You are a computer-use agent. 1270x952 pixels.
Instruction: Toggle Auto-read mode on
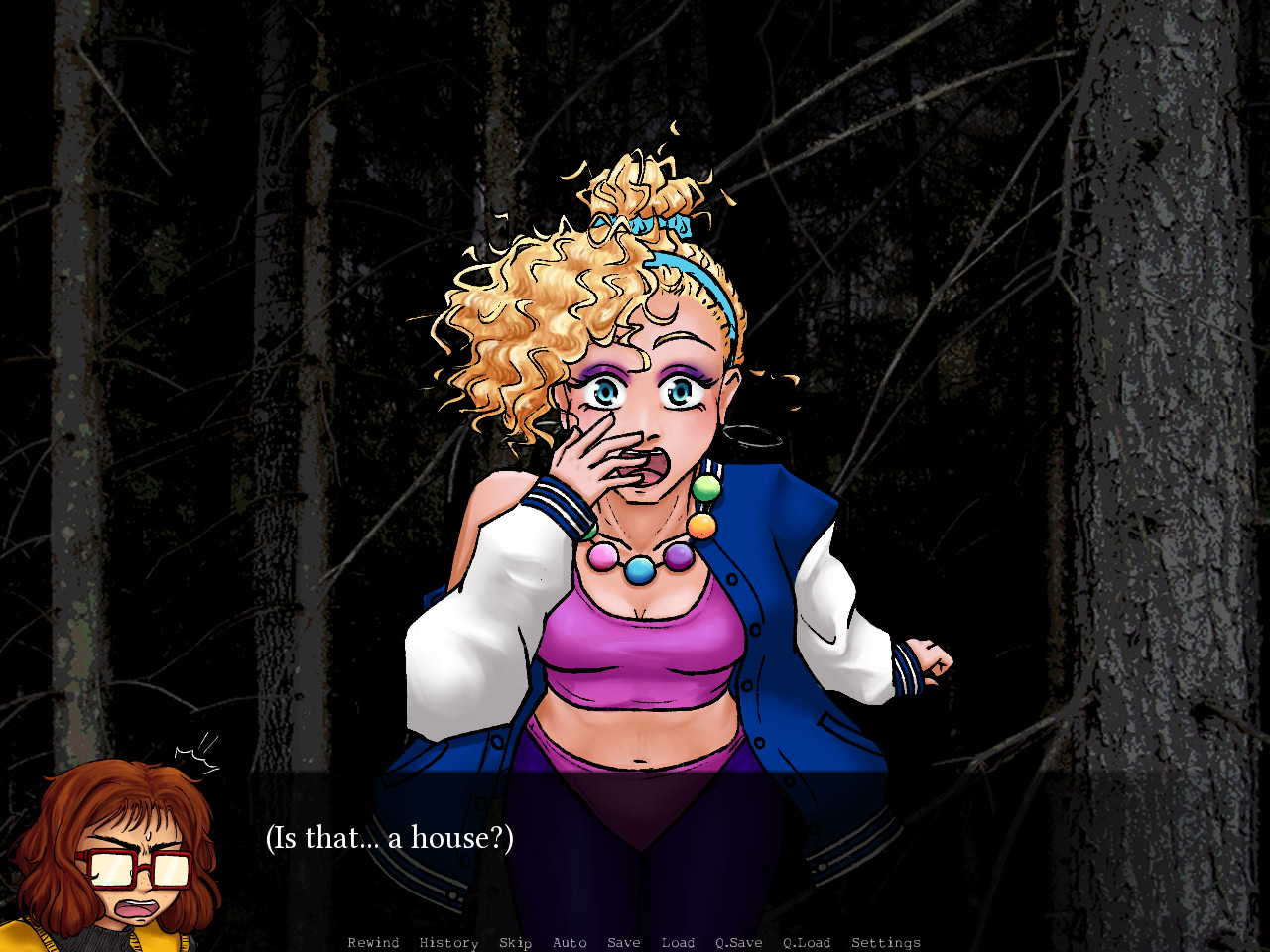click(570, 942)
